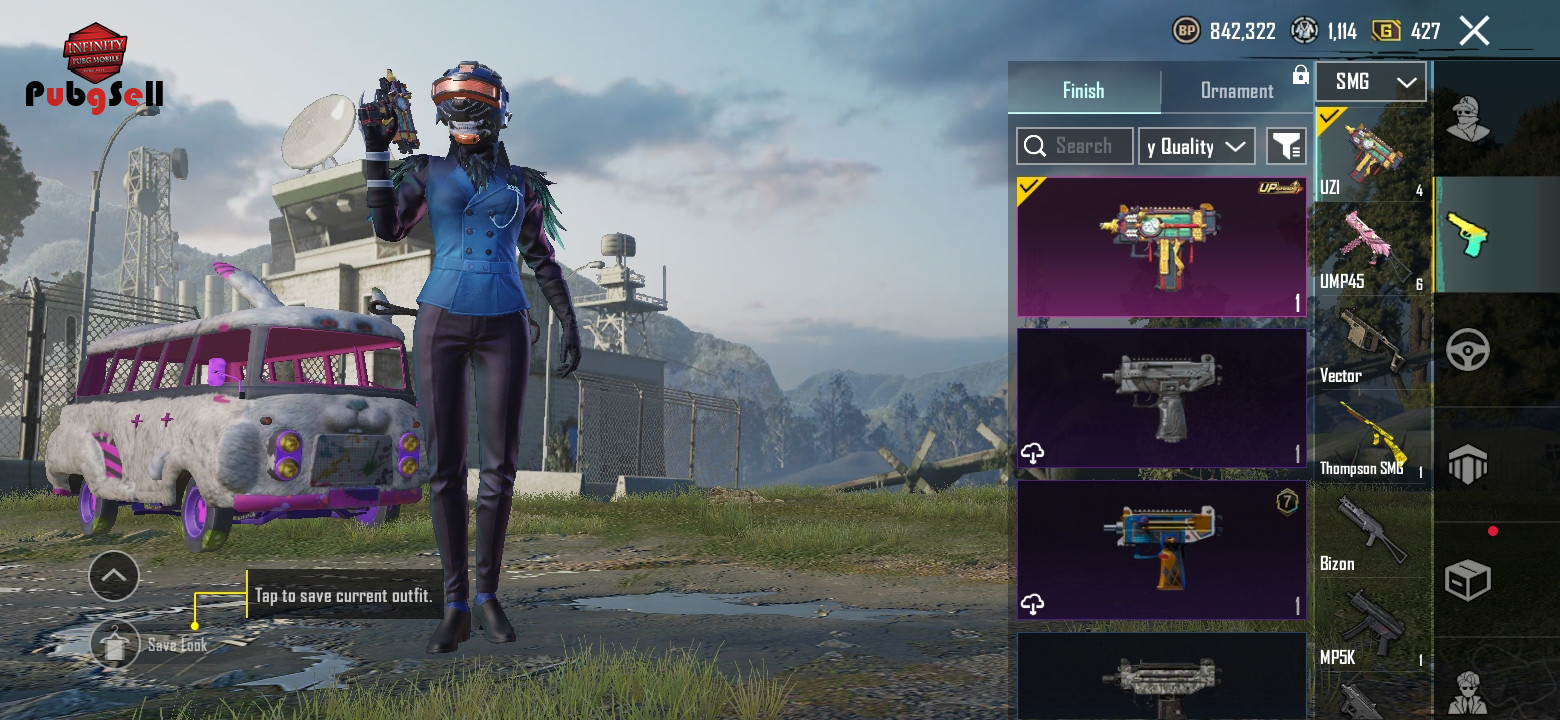Tap Save Look hanger button

[x=115, y=645]
